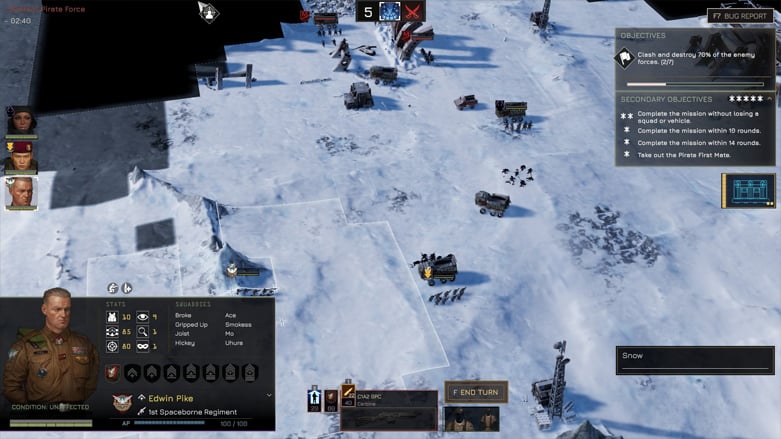Collapse the Secondary Objectives panel
The height and width of the screenshot is (439, 781).
[x=769, y=99]
